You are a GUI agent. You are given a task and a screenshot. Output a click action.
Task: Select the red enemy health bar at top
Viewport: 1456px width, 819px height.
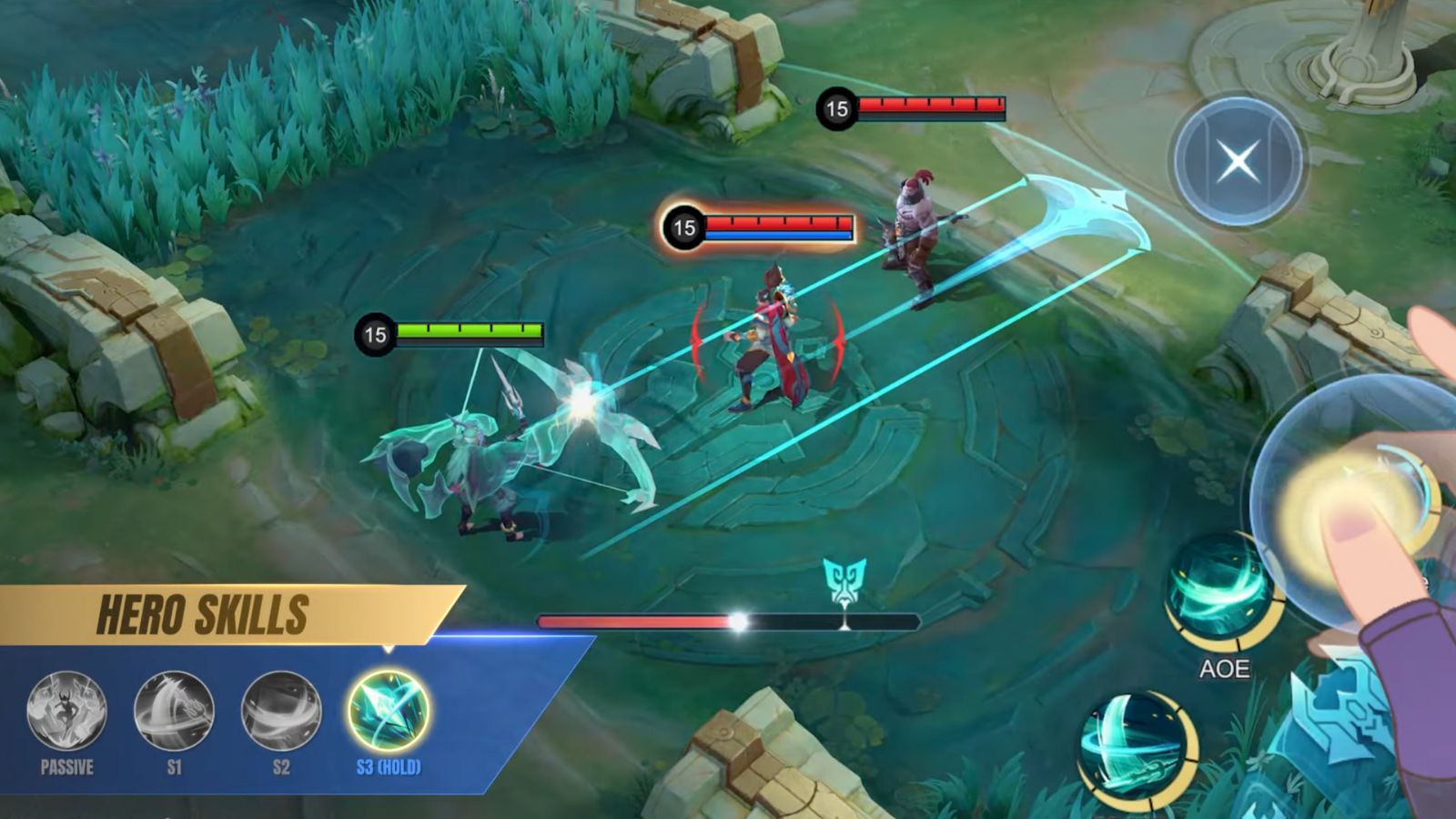coord(933,106)
